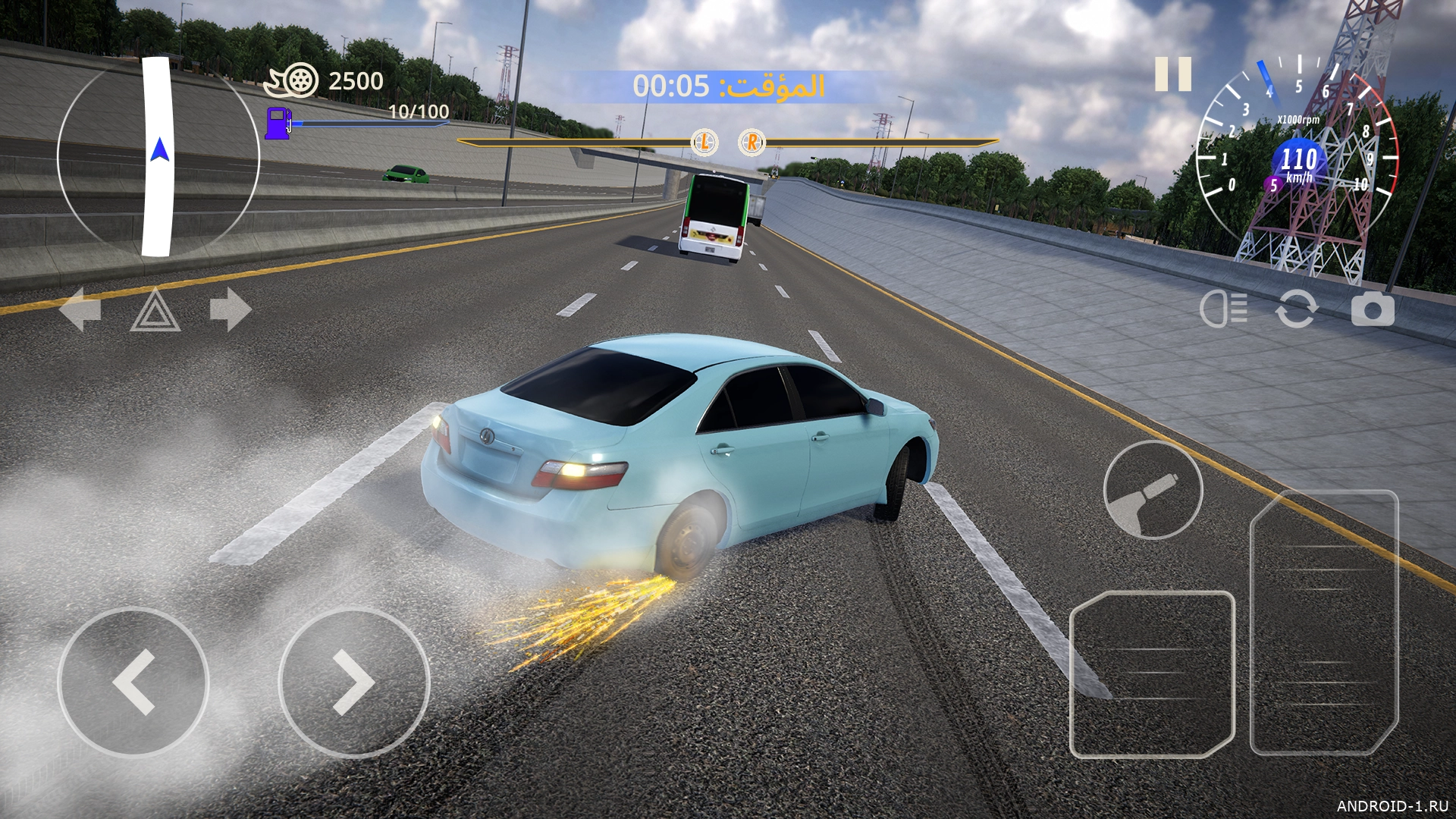Screen dimensions: 1456x819
Task: Steer left with the left arrow button
Action: pos(133,682)
